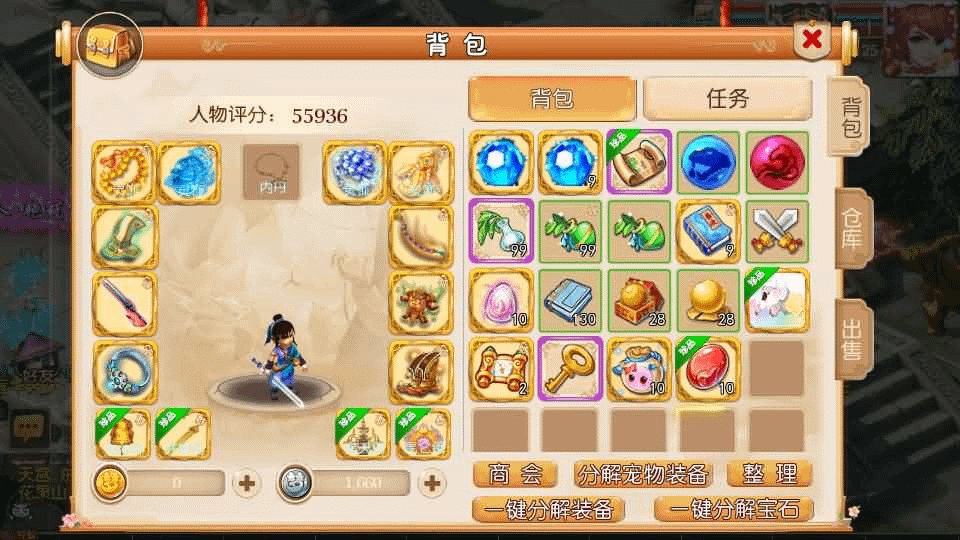Image resolution: width=960 pixels, height=540 pixels.
Task: Switch to the 任务 tab
Action: (727, 98)
